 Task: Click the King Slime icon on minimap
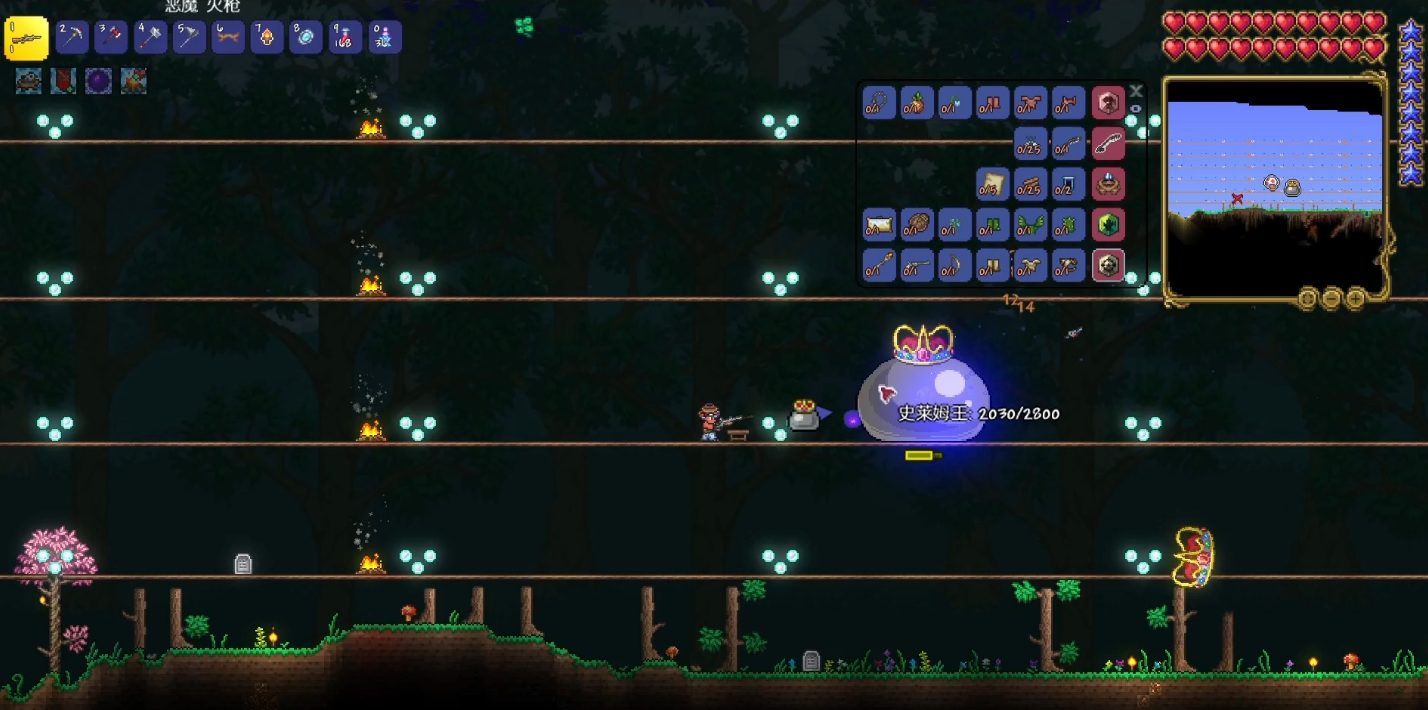click(x=1292, y=187)
